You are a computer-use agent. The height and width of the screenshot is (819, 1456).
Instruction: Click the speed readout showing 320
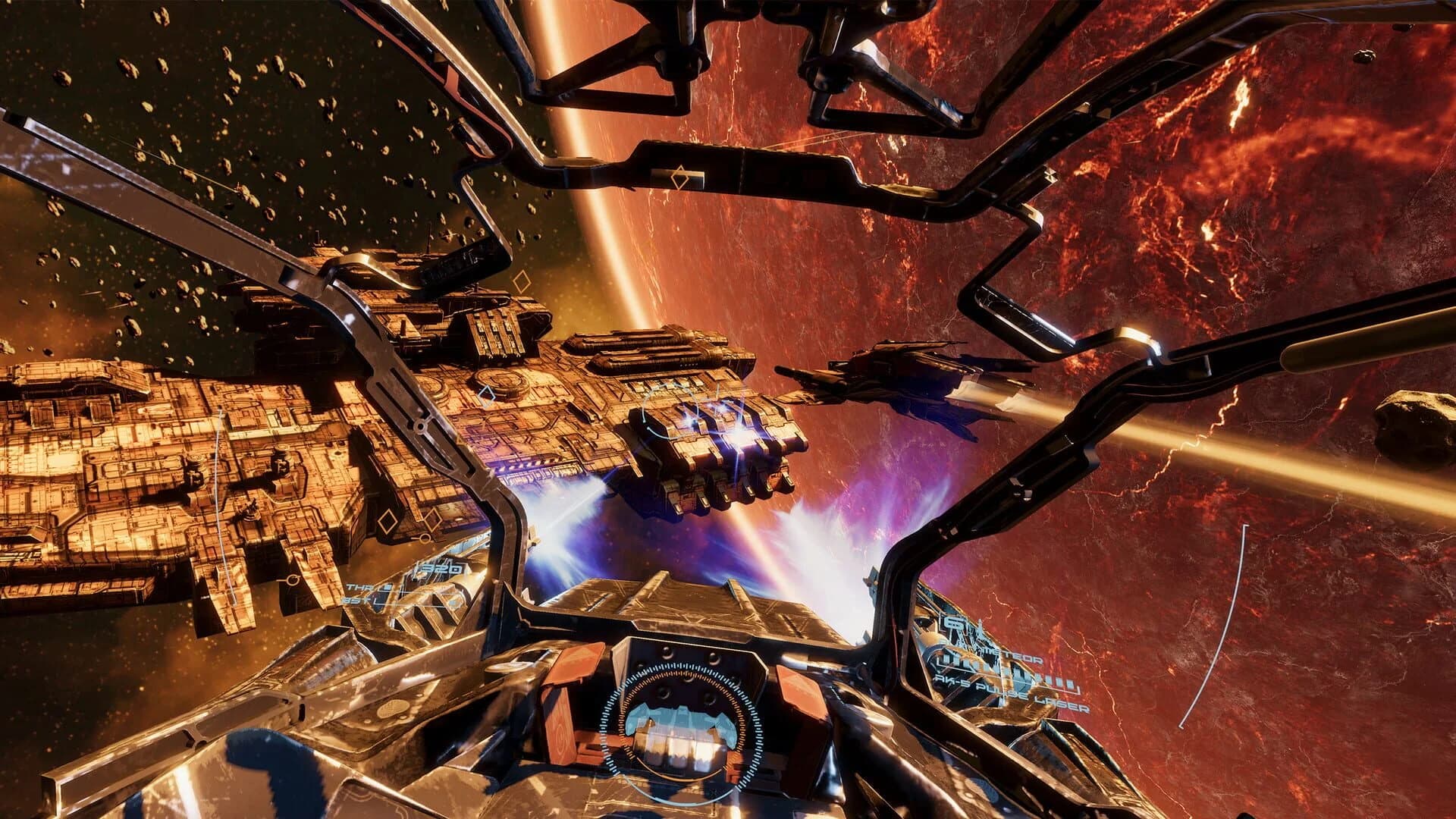[x=438, y=569]
